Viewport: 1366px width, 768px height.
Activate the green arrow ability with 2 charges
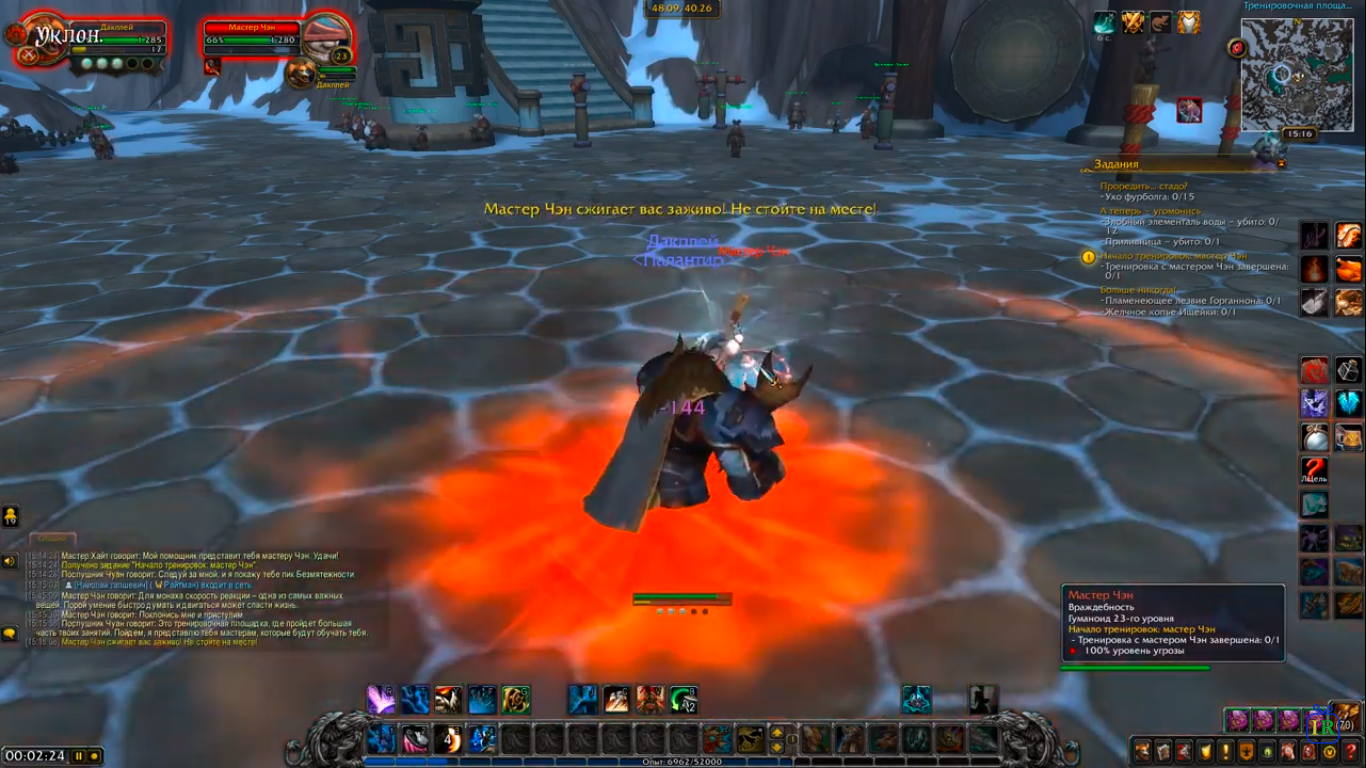(x=684, y=699)
